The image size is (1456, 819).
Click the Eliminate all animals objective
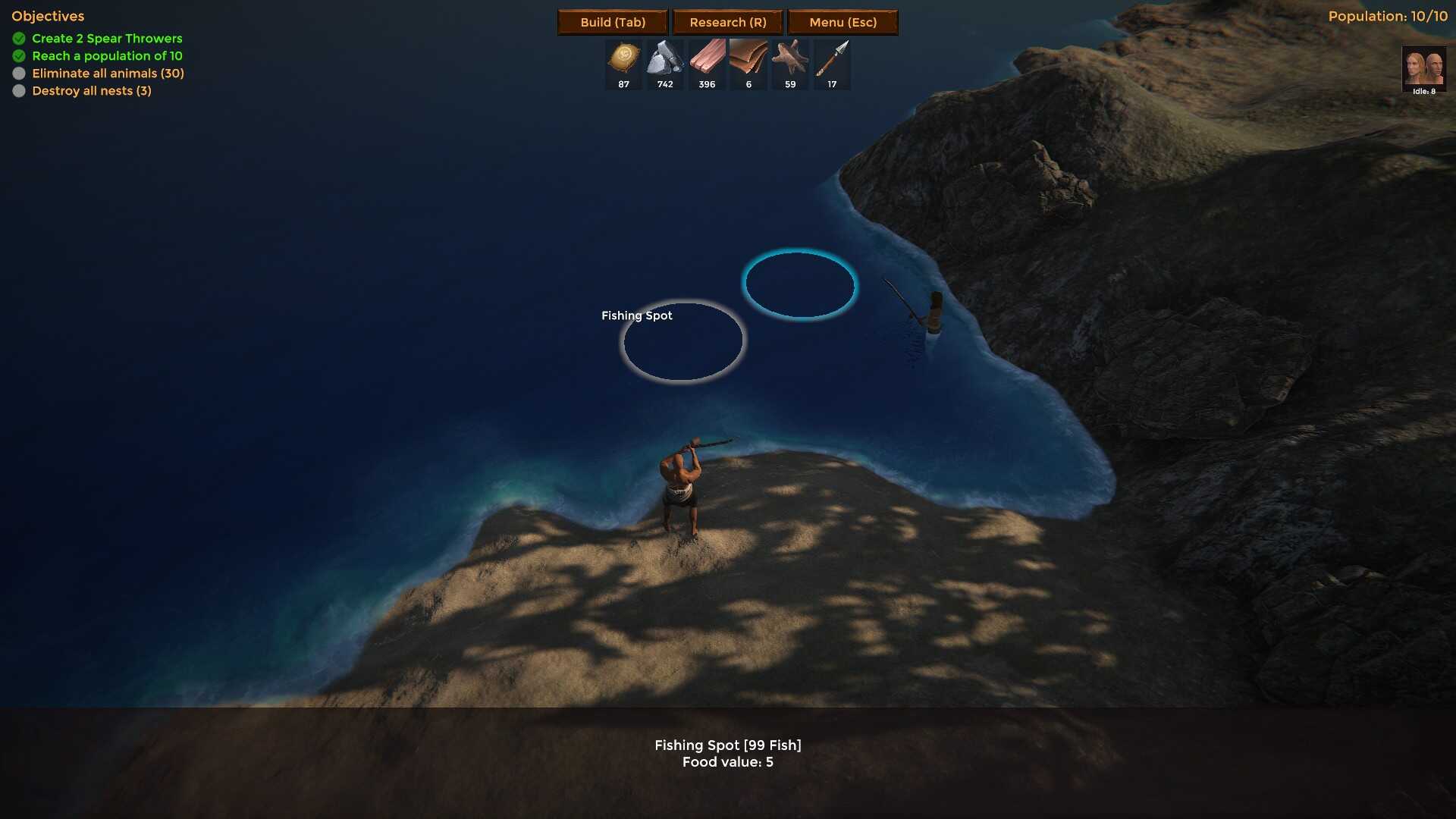[x=108, y=74]
